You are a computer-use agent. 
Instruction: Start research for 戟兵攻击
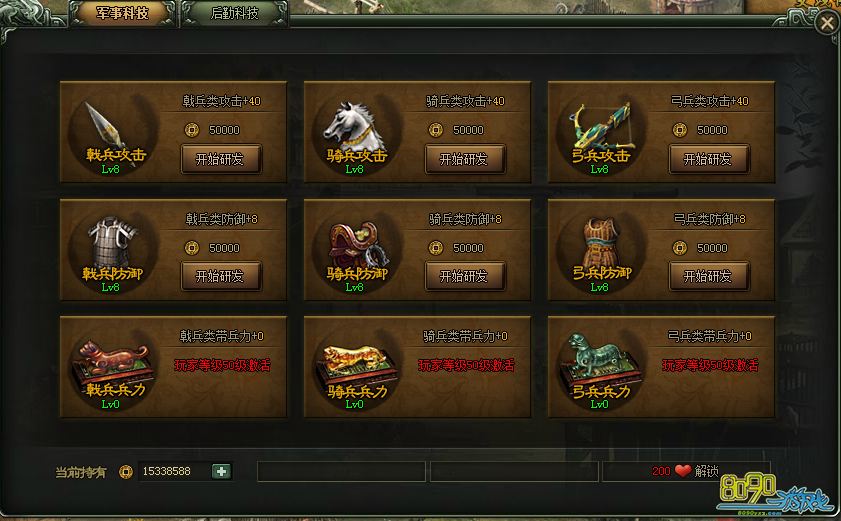[x=220, y=159]
